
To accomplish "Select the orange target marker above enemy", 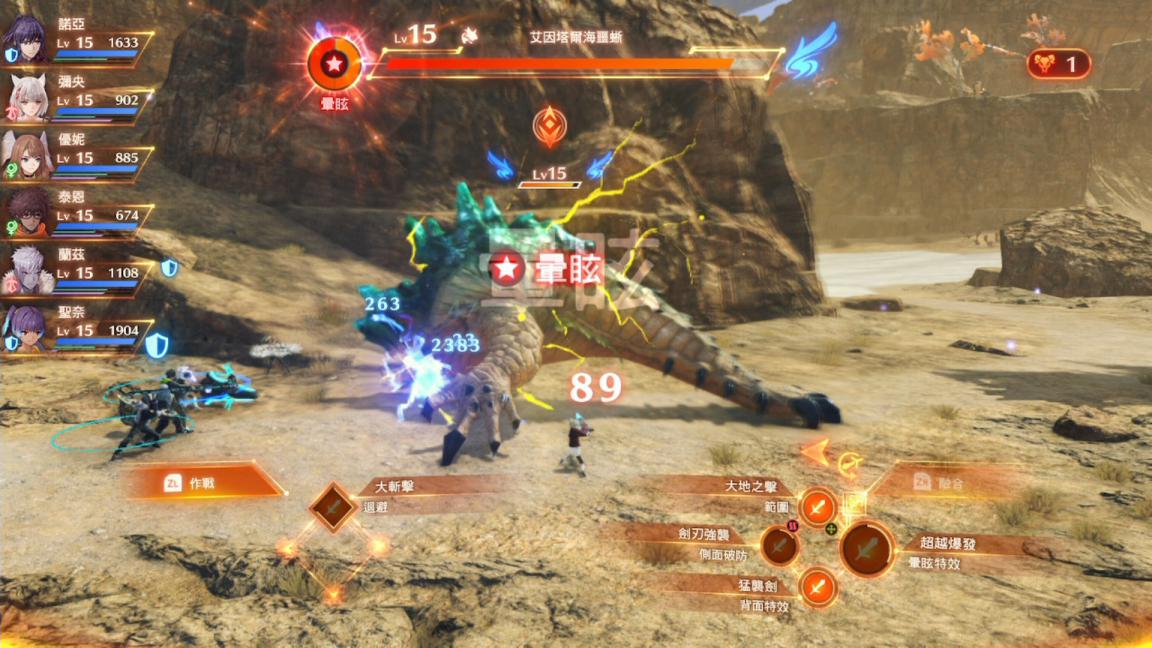I will 549,127.
